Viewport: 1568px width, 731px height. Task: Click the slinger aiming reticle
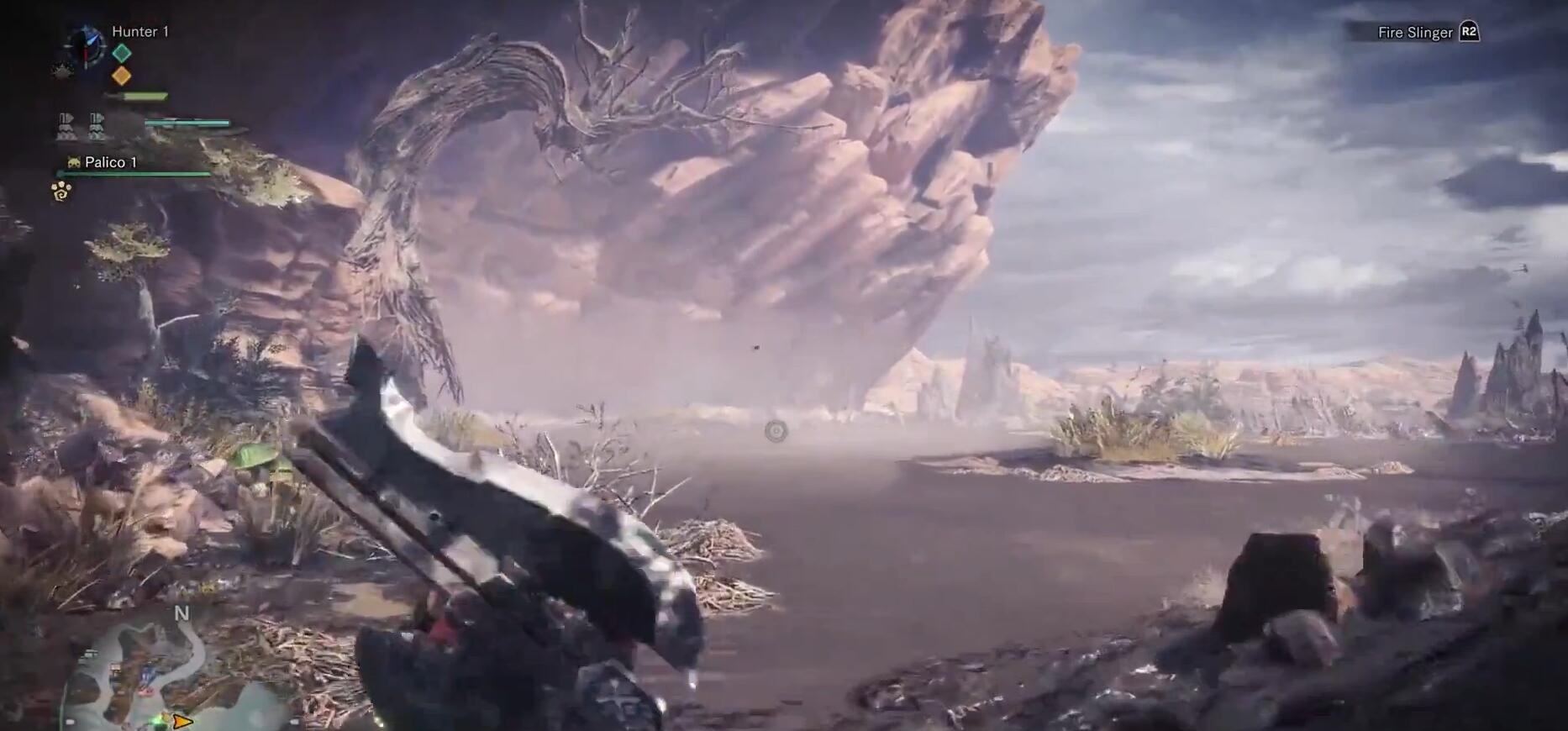776,431
